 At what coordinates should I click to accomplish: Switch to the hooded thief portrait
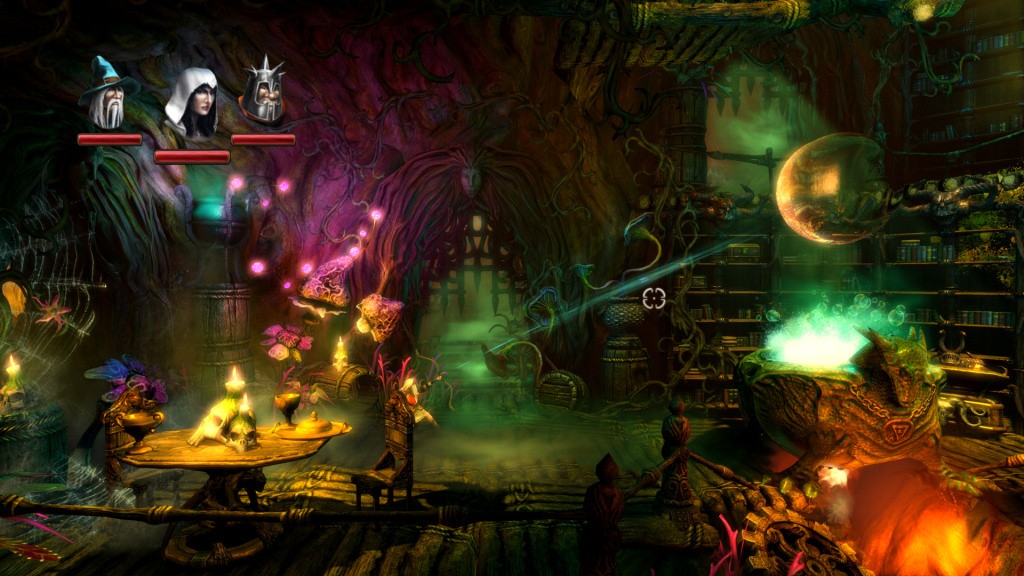pos(192,104)
